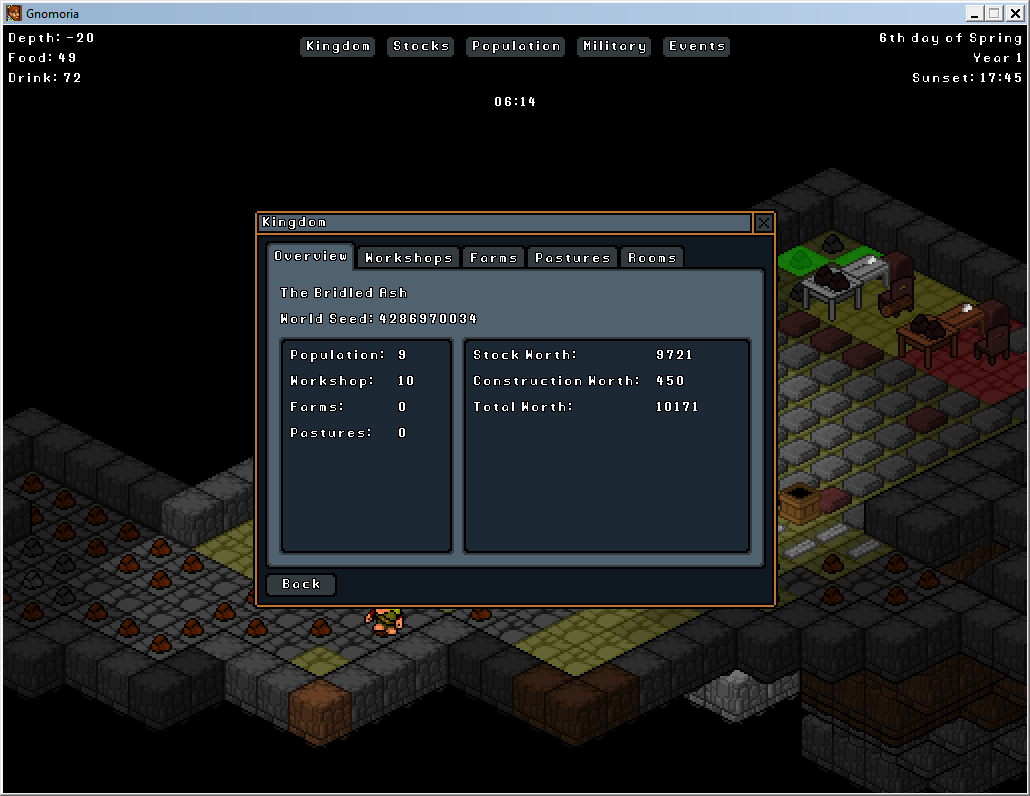
Task: Select the Overview tab
Action: (310, 256)
